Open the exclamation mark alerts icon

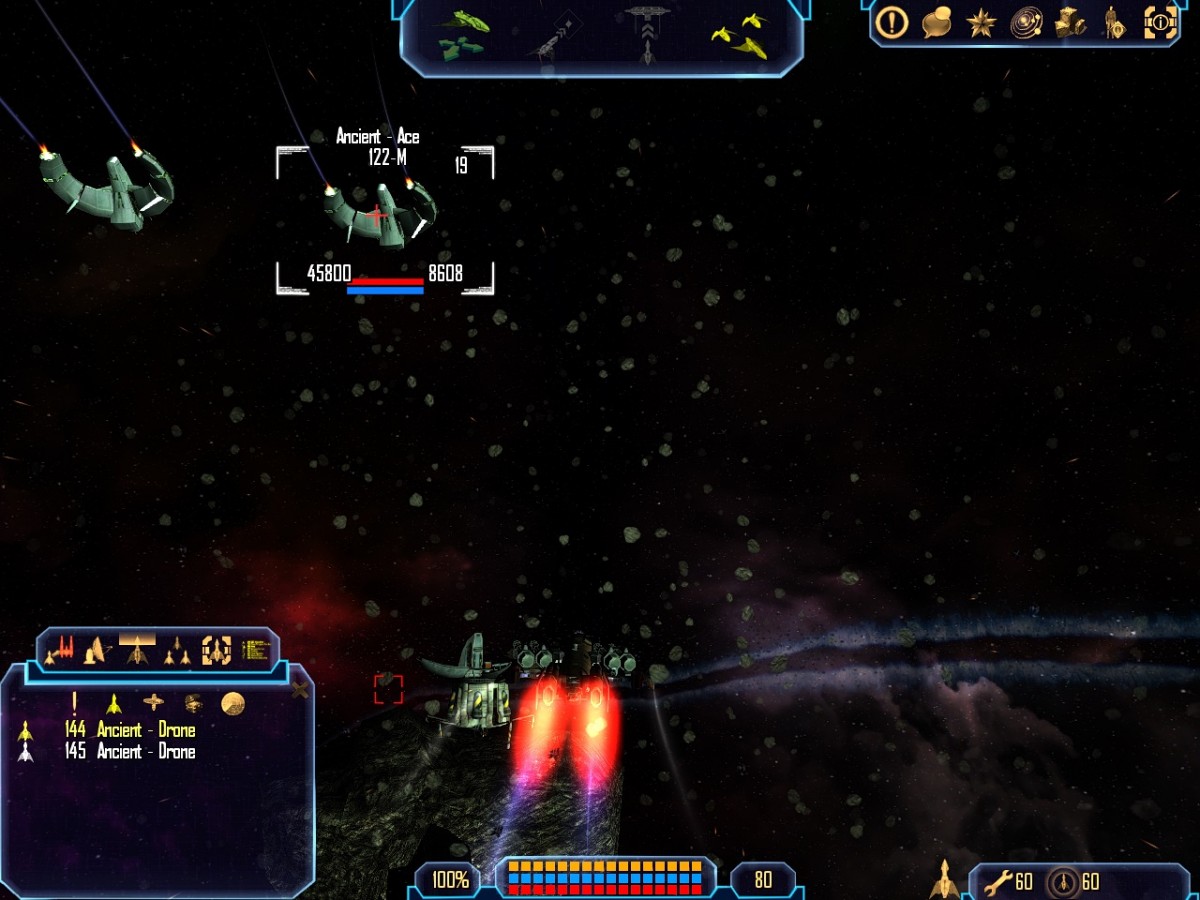pyautogui.click(x=891, y=22)
